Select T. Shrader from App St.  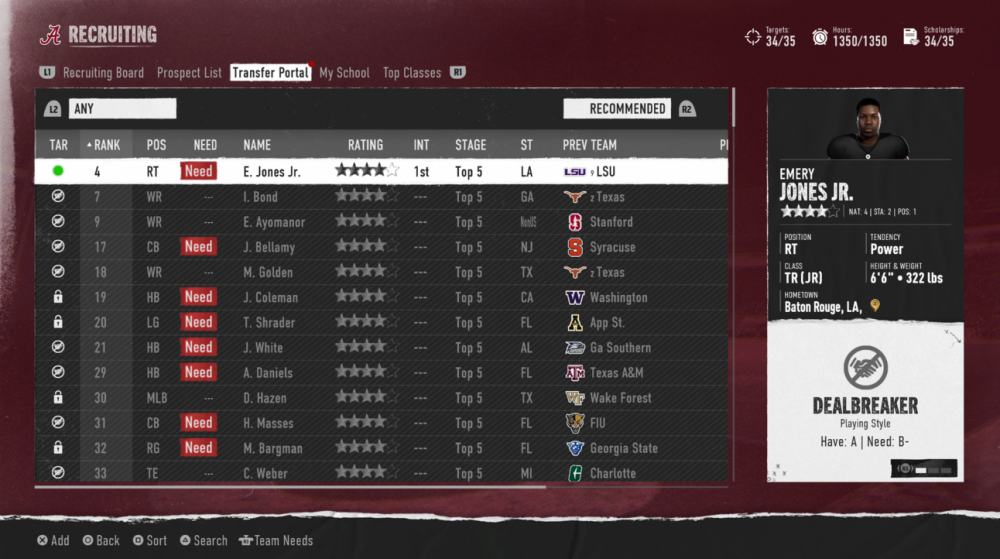(x=269, y=322)
